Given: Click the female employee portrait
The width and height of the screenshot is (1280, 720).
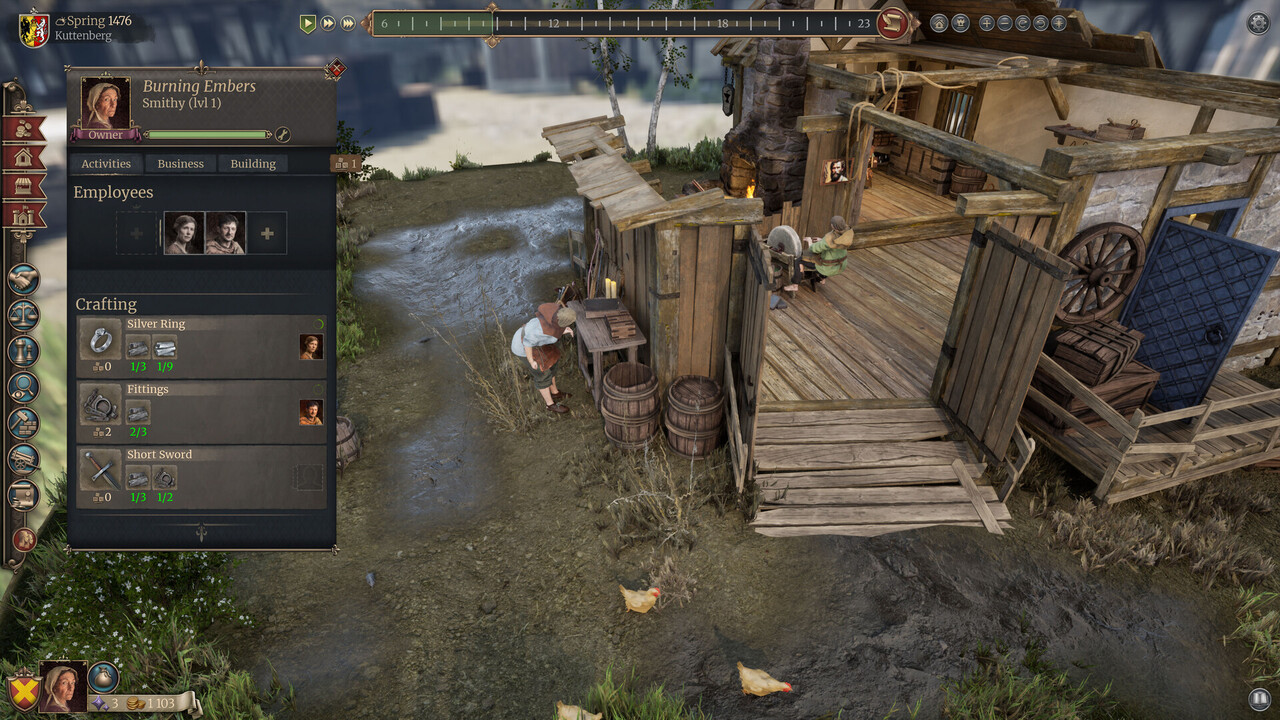Looking at the screenshot, I should coord(184,233).
